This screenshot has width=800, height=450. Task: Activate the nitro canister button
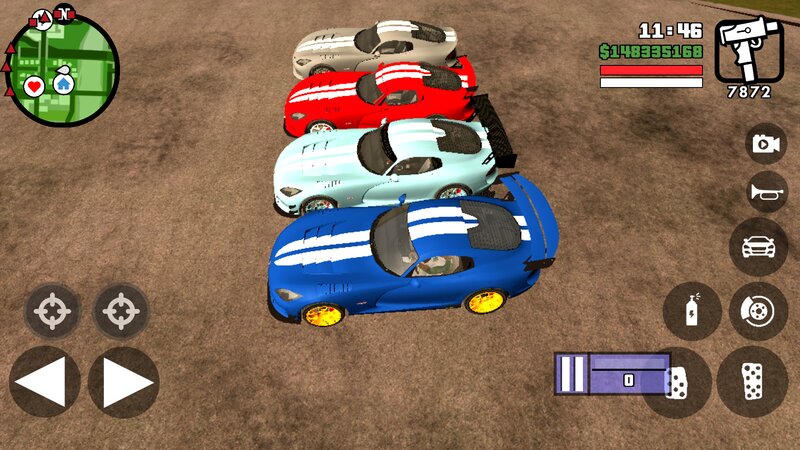692,310
